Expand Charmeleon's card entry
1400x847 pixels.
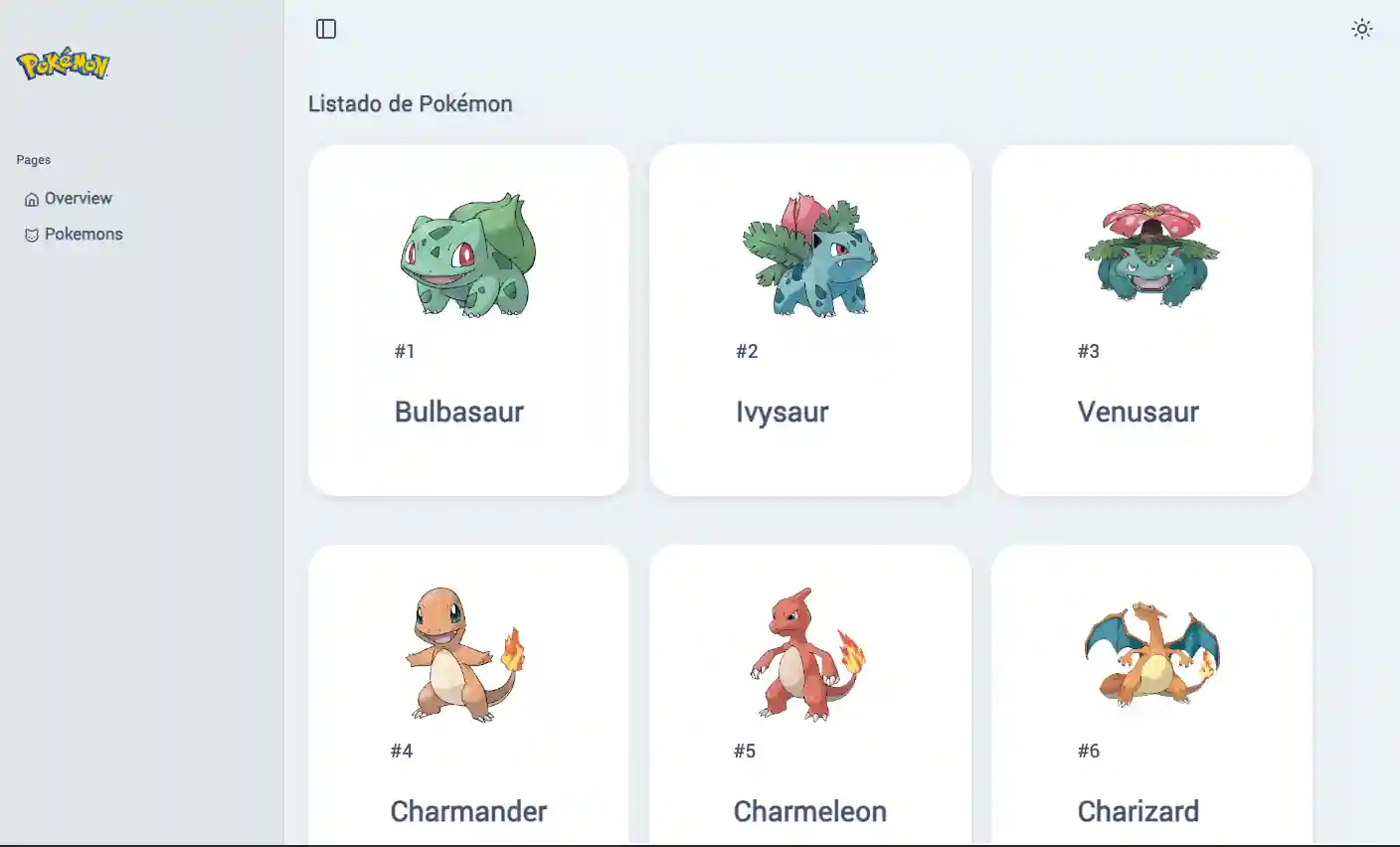tap(809, 696)
